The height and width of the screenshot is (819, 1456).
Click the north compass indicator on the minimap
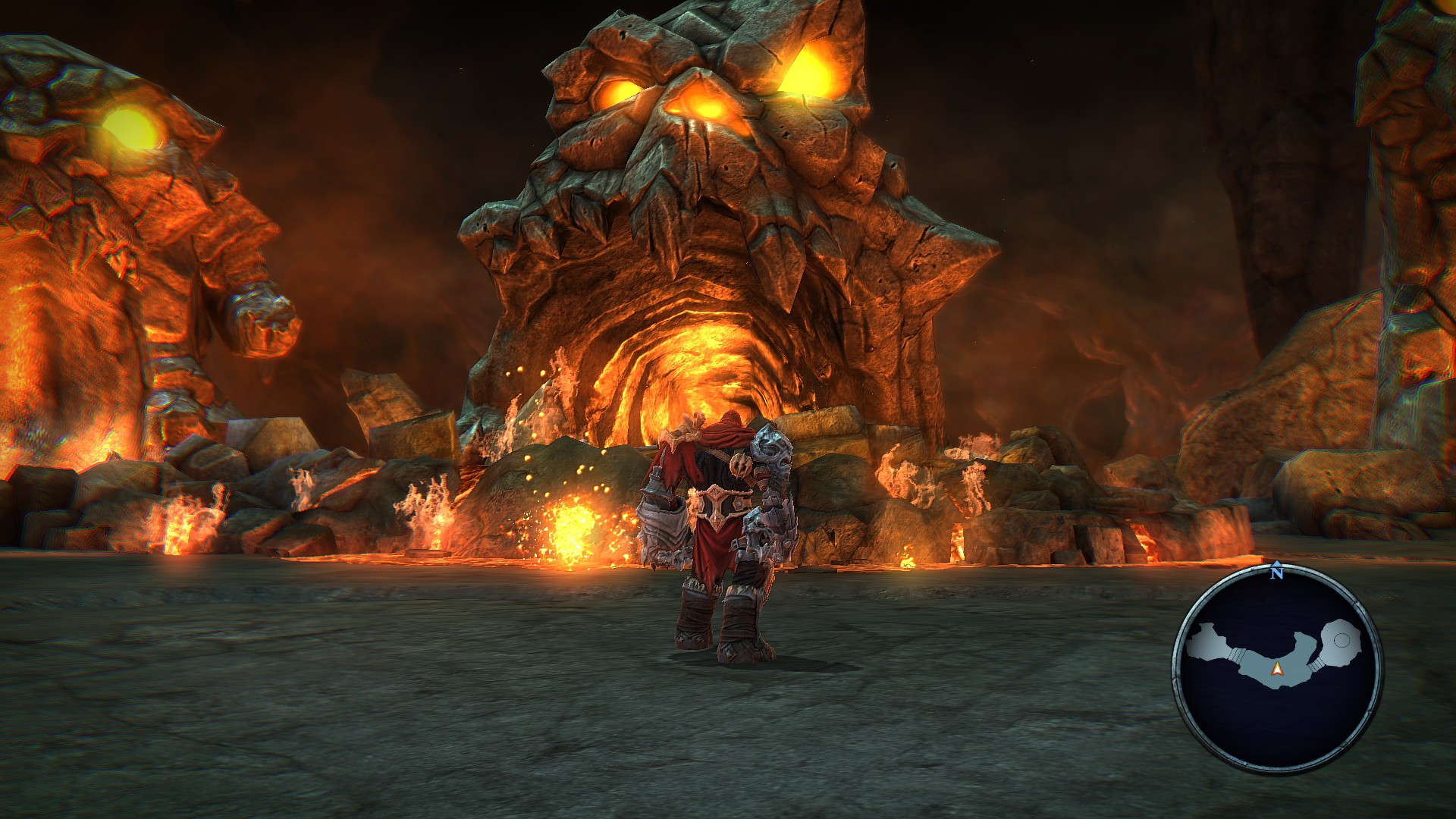(x=1277, y=573)
